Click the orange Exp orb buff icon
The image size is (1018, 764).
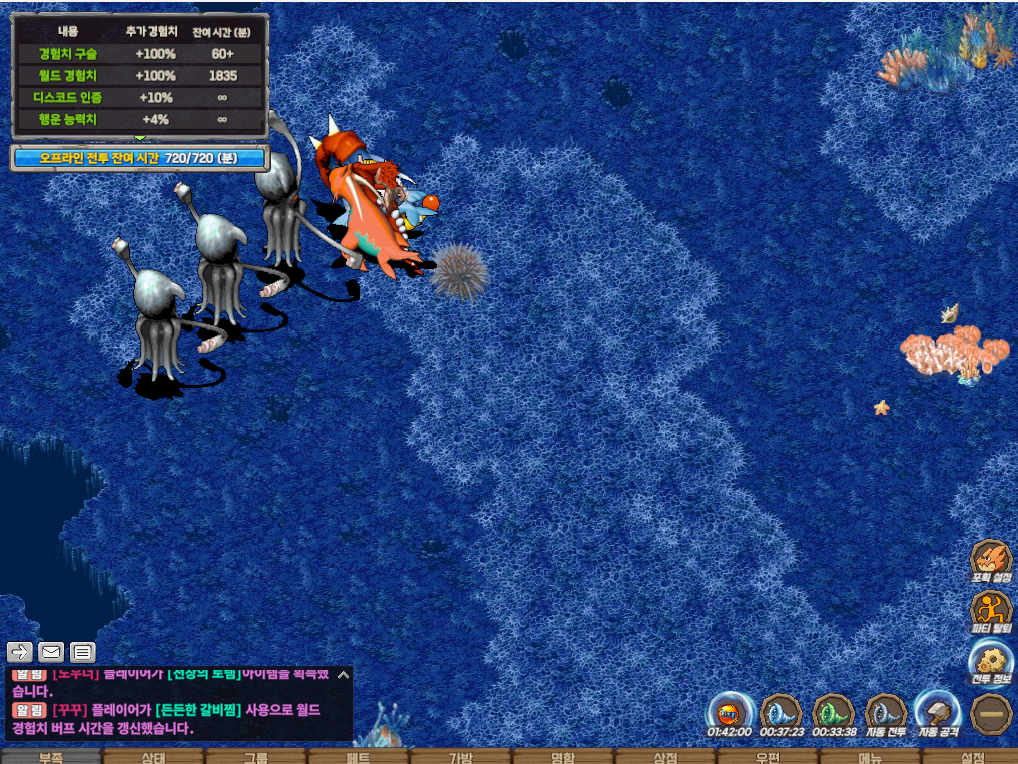pyautogui.click(x=729, y=713)
